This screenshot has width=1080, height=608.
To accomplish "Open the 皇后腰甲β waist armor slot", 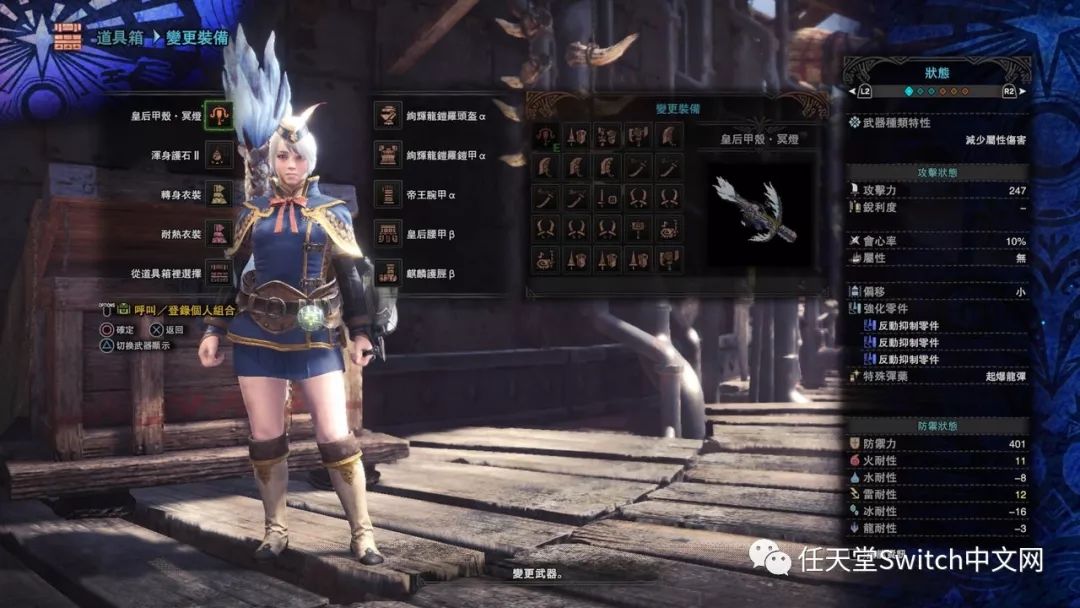I will point(387,234).
